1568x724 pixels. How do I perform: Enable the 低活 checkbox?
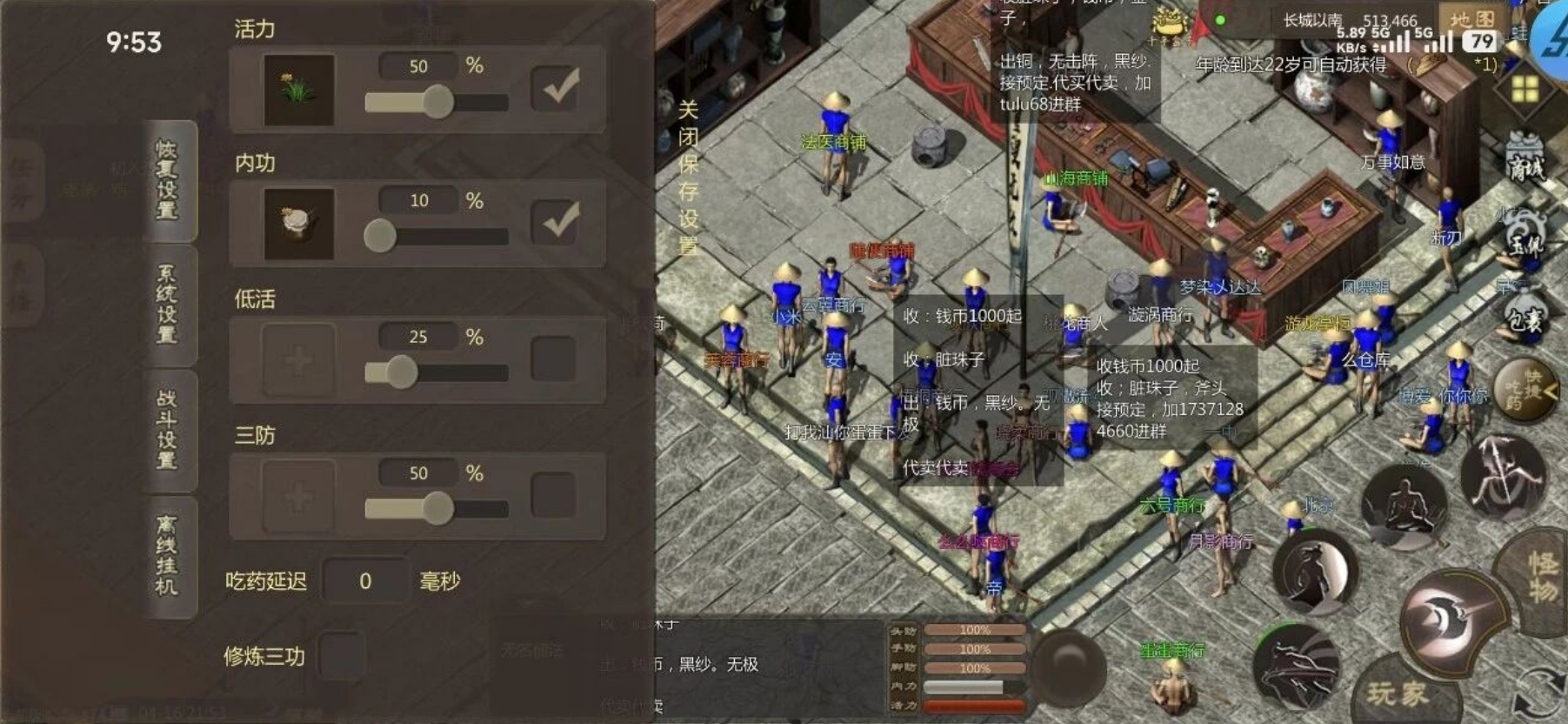point(553,359)
